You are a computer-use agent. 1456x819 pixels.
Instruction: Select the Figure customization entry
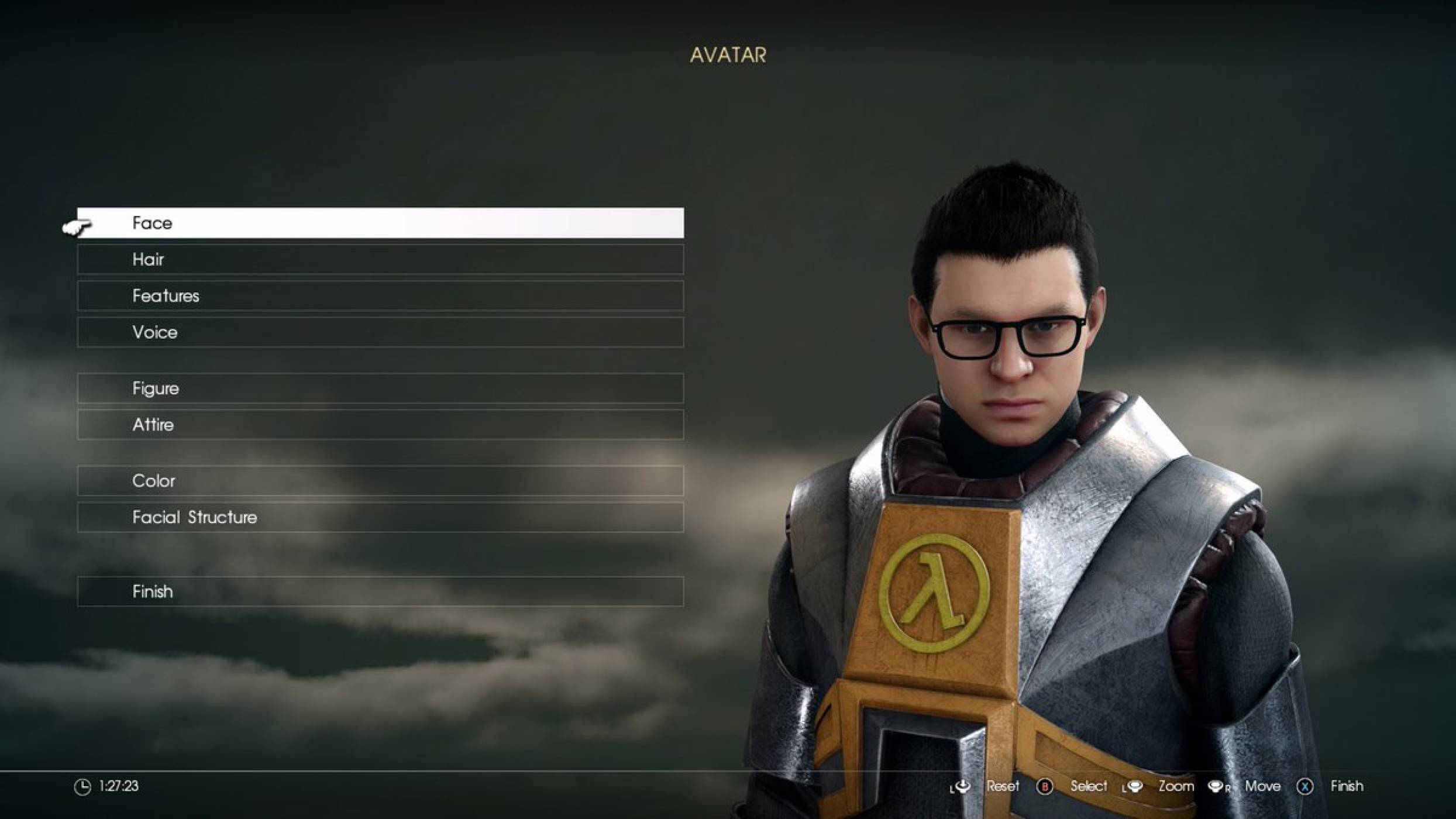pos(380,388)
